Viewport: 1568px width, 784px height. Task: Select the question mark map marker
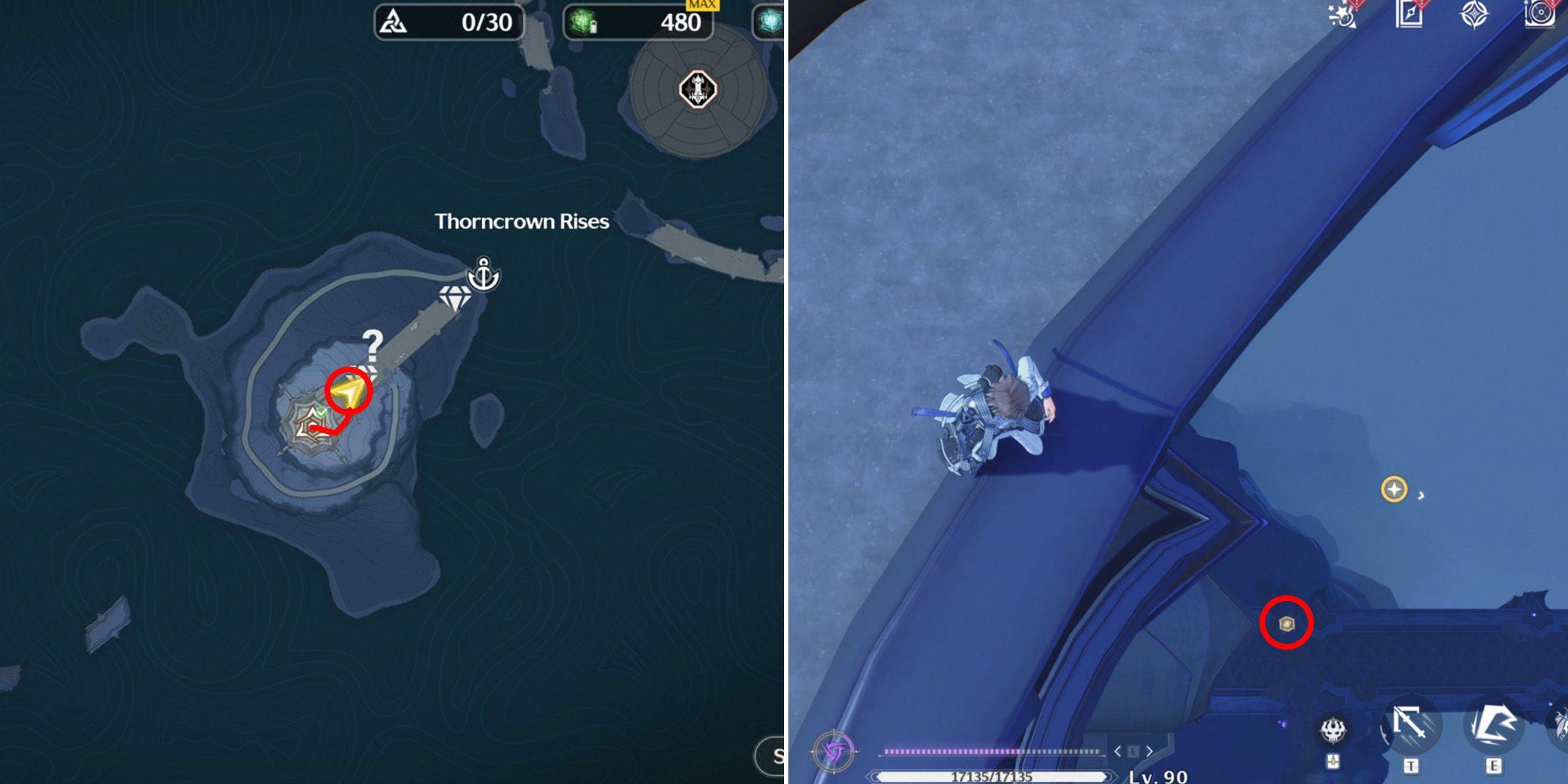tap(372, 347)
